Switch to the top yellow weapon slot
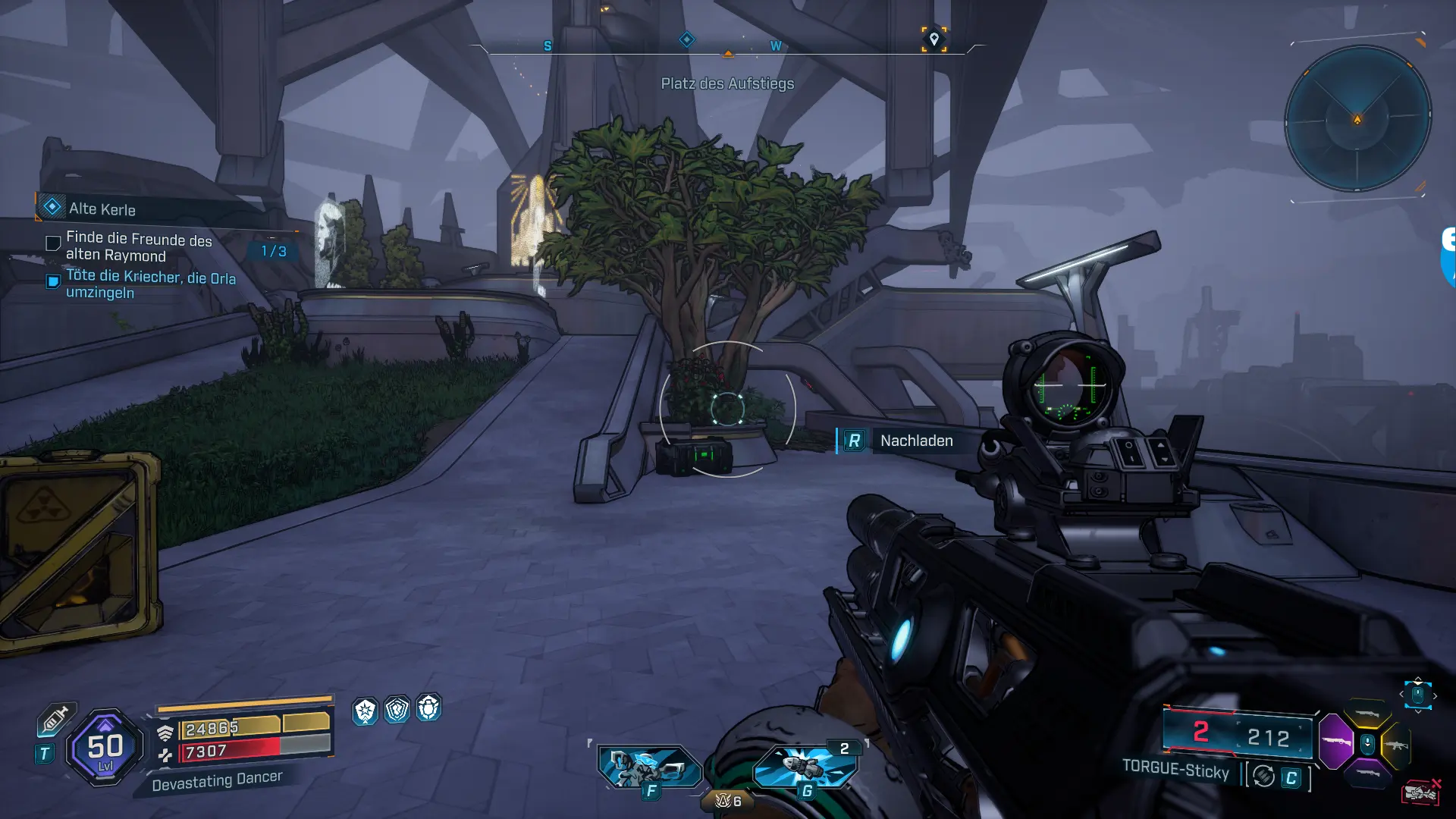The width and height of the screenshot is (1456, 819). click(1367, 714)
